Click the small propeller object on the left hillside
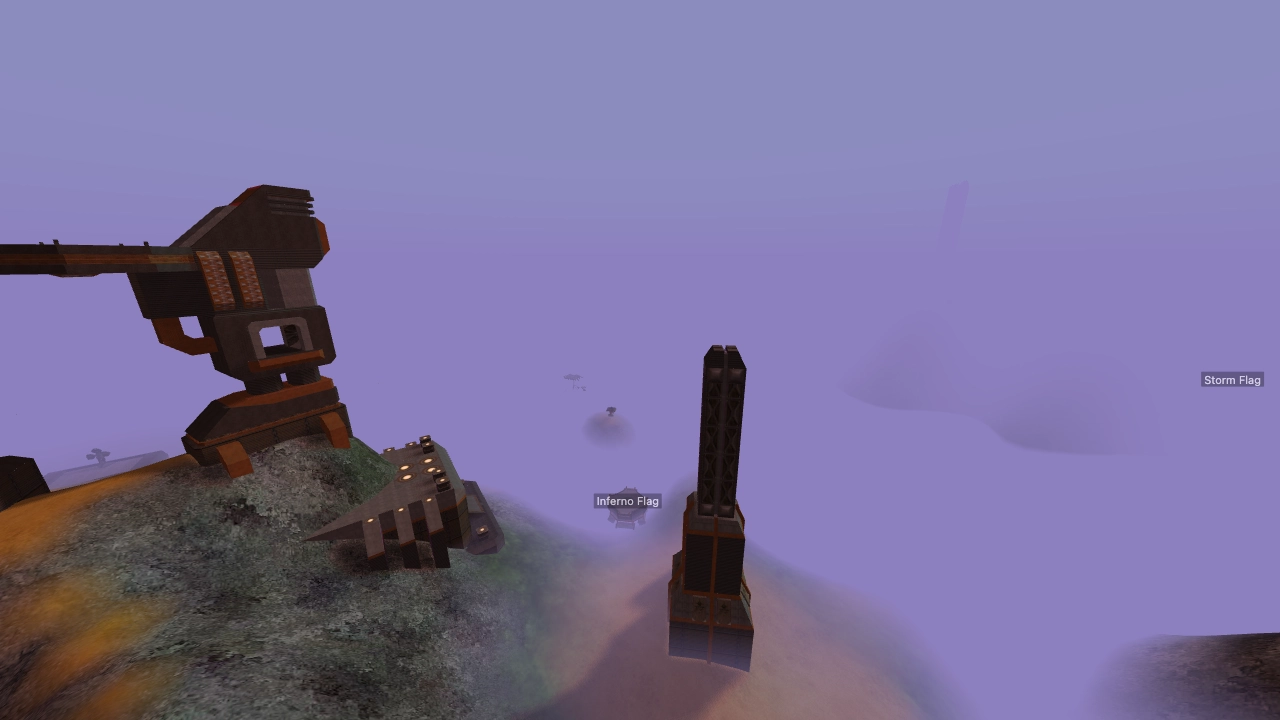This screenshot has height=720, width=1280. 98,455
